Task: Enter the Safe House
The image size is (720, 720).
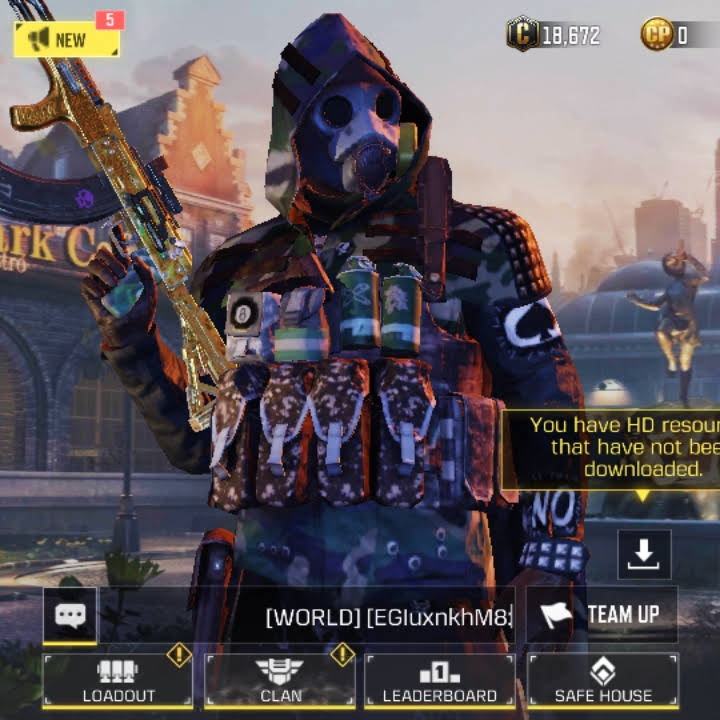Action: [603, 680]
